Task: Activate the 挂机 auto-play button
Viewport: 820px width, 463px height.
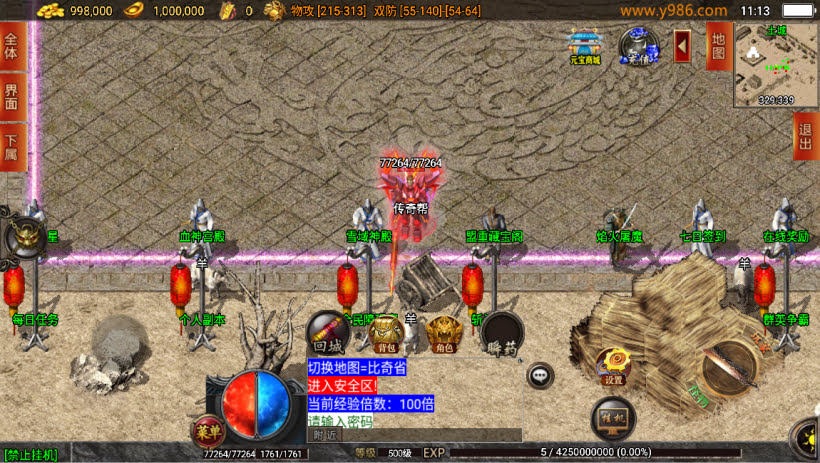Action: point(612,417)
